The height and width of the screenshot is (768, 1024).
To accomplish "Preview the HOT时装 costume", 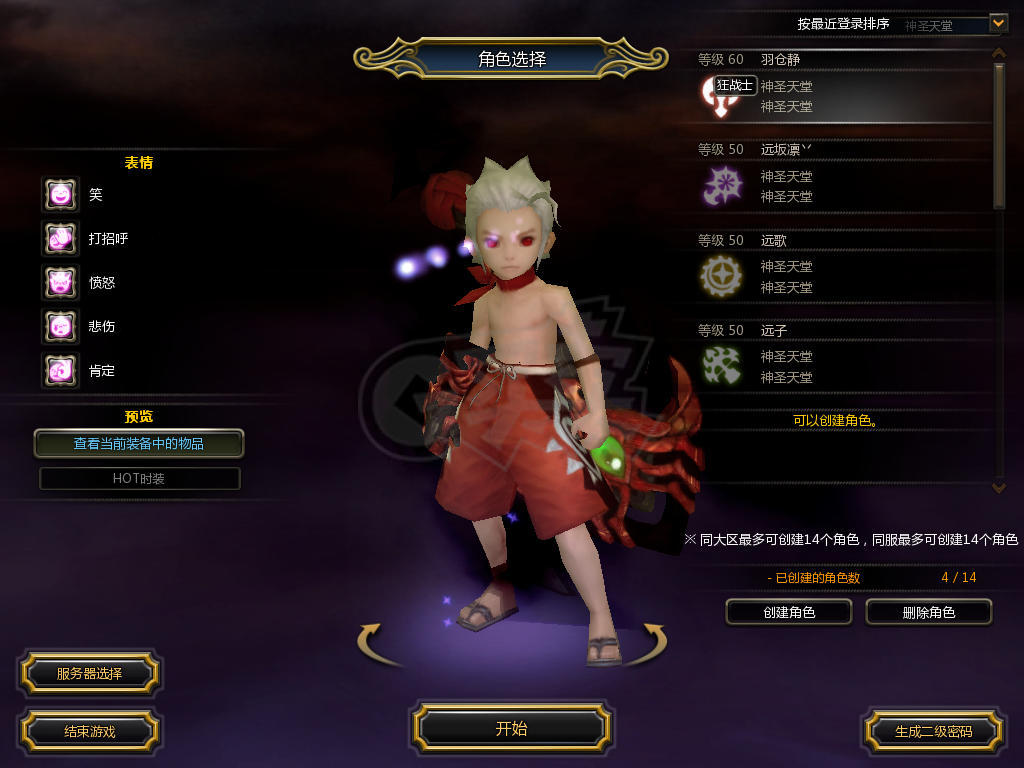I will click(x=139, y=478).
